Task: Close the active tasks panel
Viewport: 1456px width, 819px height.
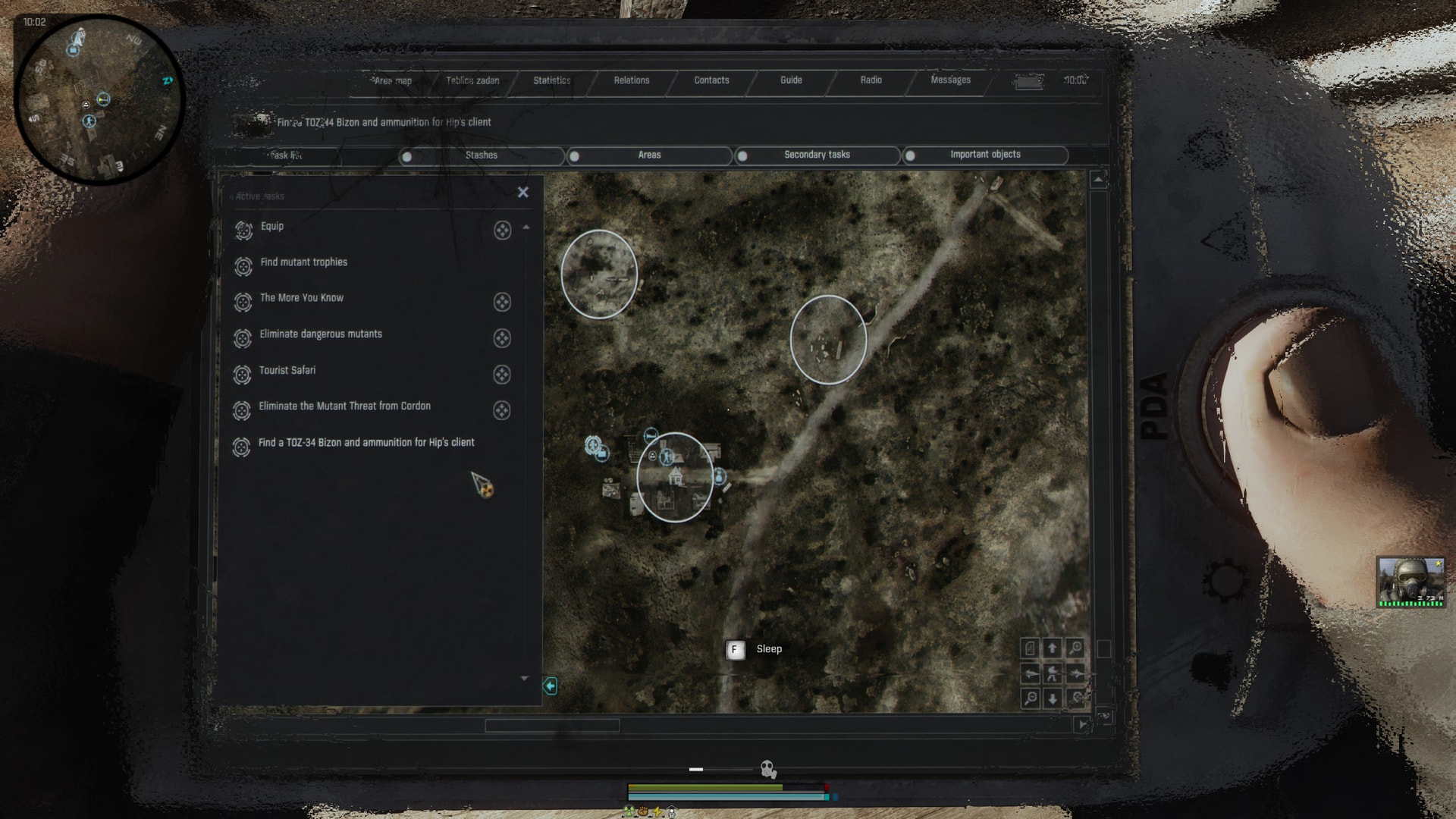Action: coord(522,193)
